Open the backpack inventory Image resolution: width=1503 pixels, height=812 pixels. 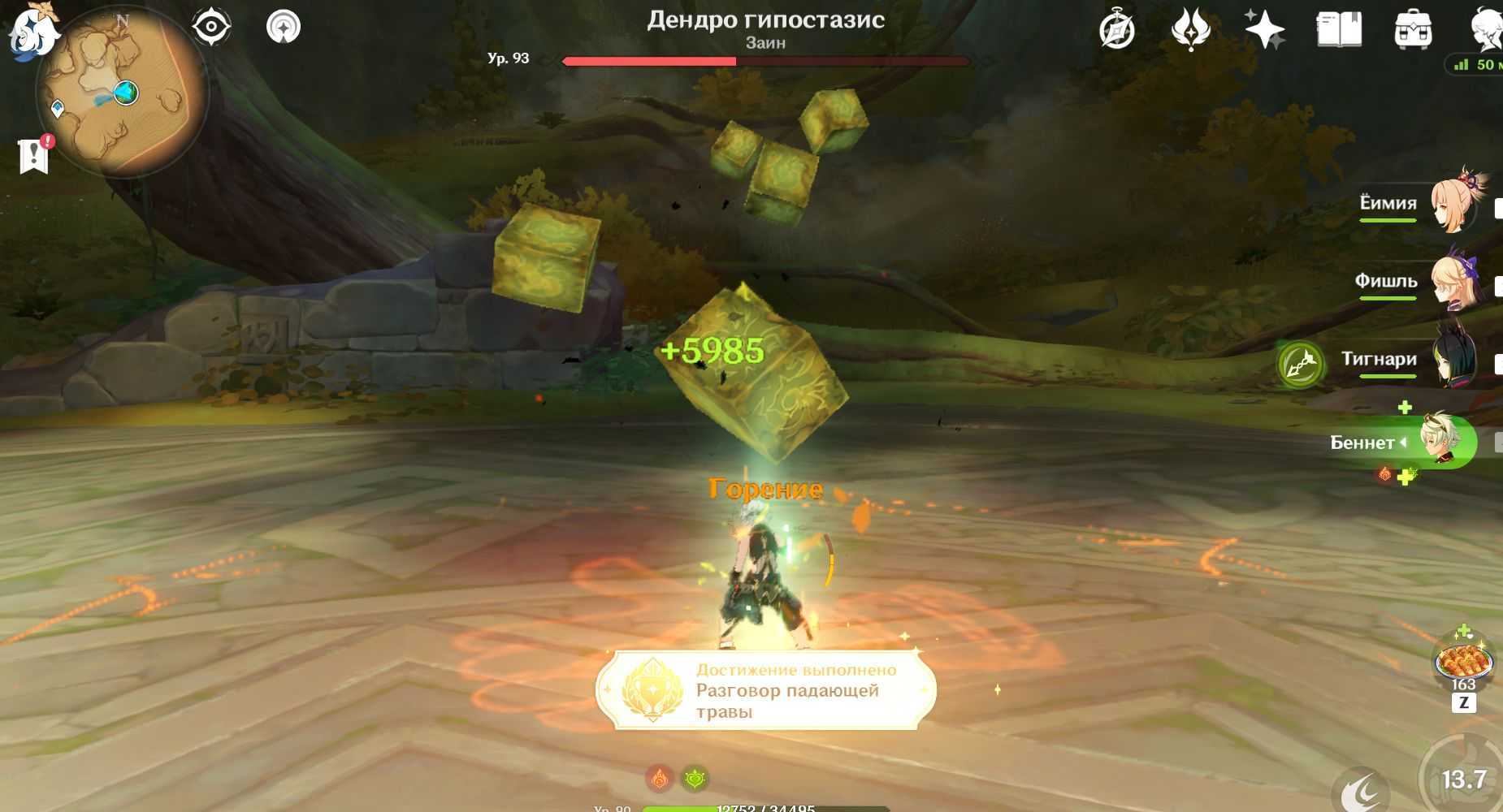(1413, 31)
